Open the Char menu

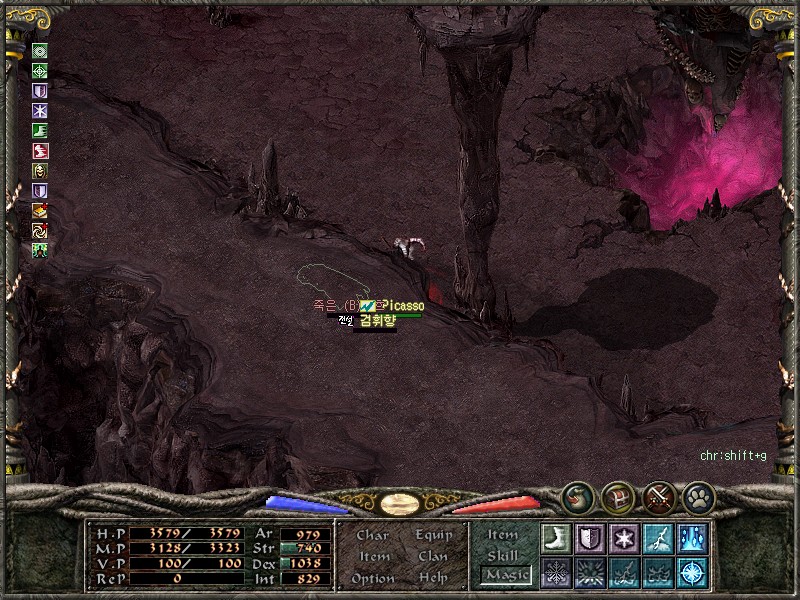tap(372, 535)
